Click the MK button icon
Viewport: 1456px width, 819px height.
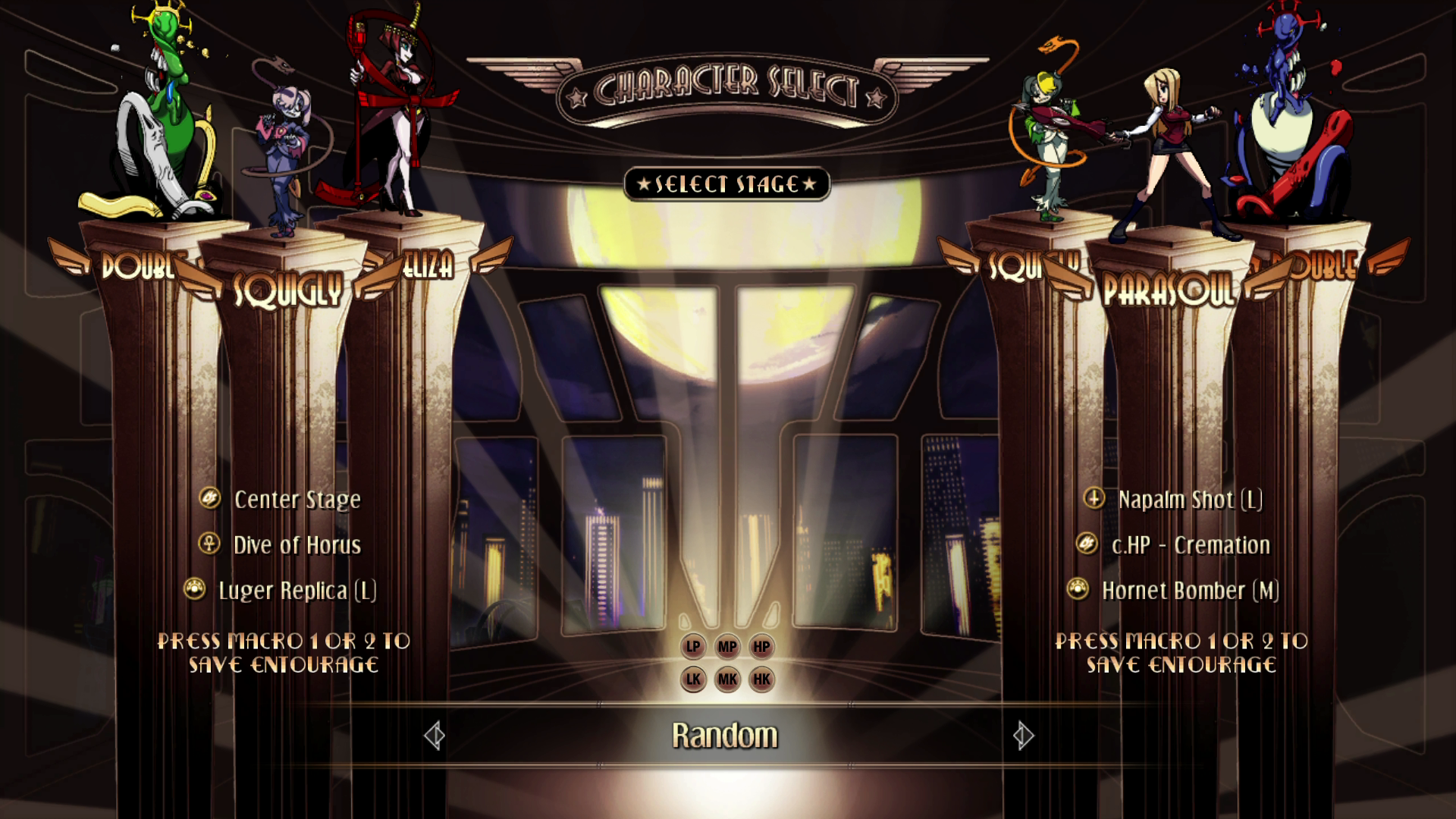coord(727,679)
